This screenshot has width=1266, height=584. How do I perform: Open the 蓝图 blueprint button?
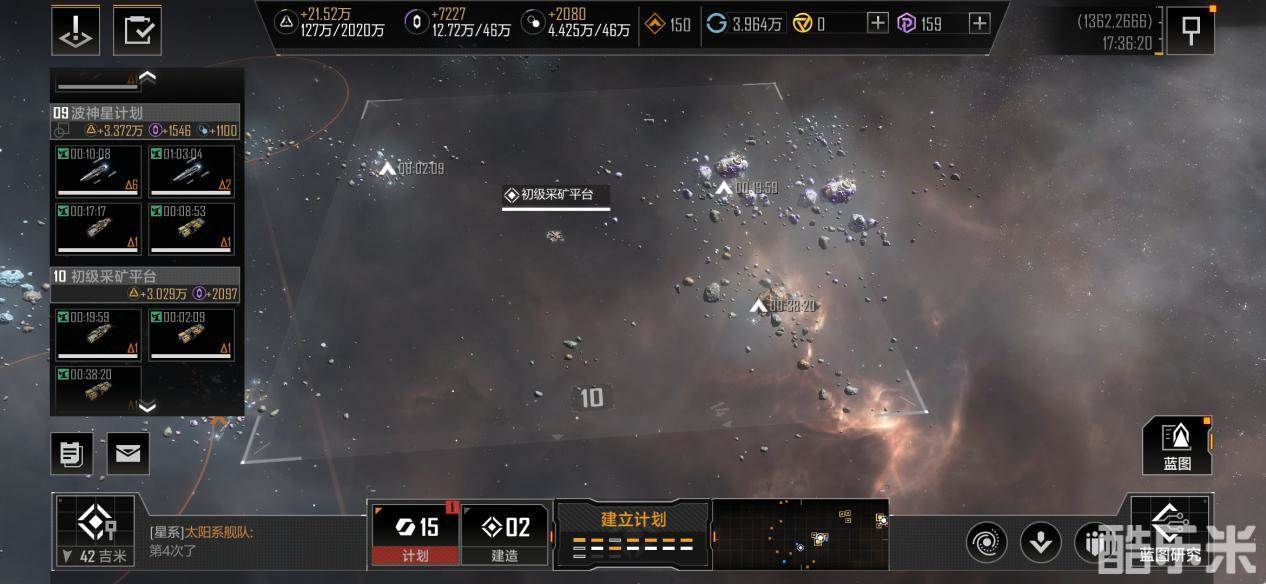coord(1177,445)
